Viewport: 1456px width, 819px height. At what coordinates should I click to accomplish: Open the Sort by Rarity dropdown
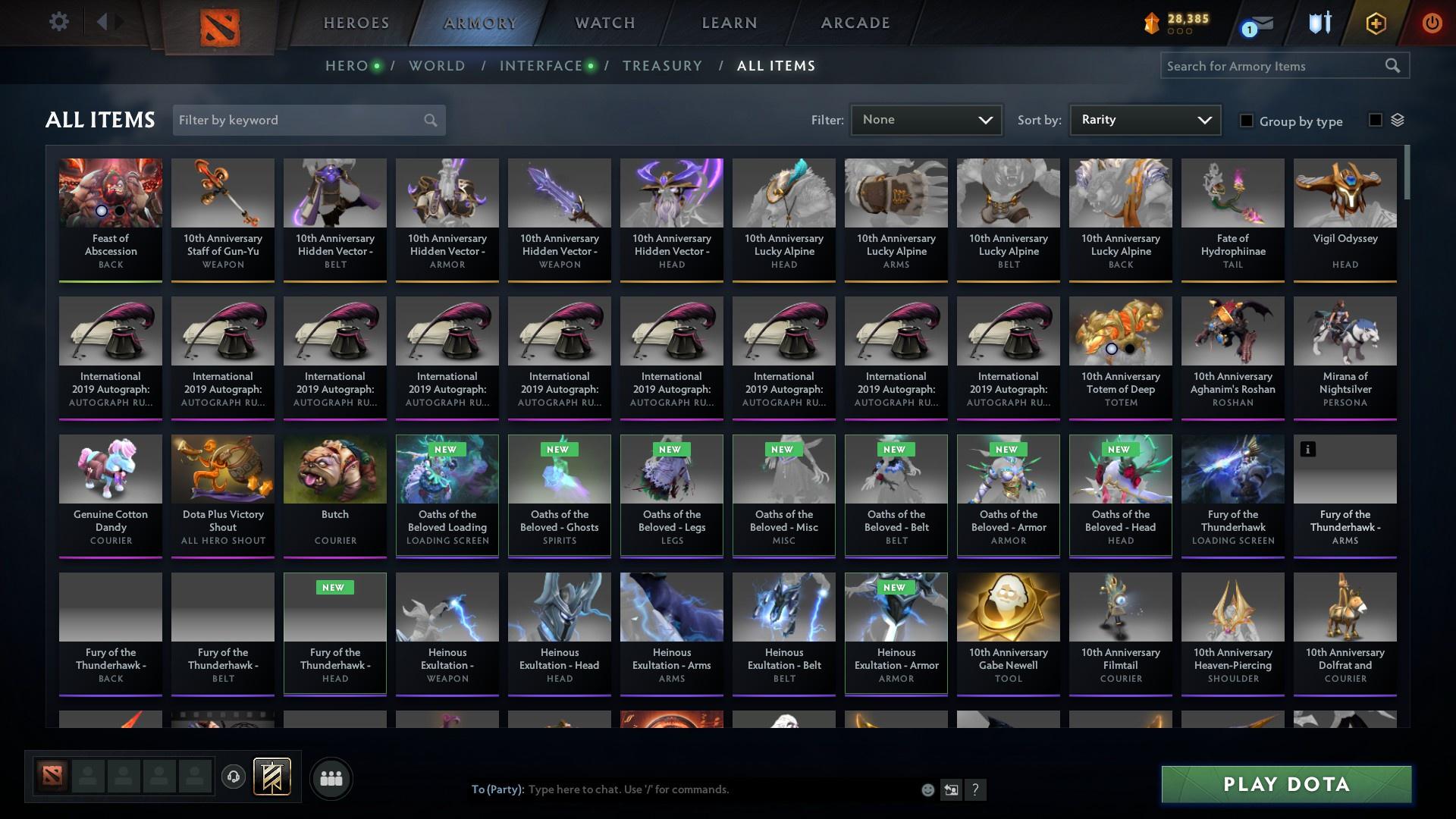coord(1144,120)
